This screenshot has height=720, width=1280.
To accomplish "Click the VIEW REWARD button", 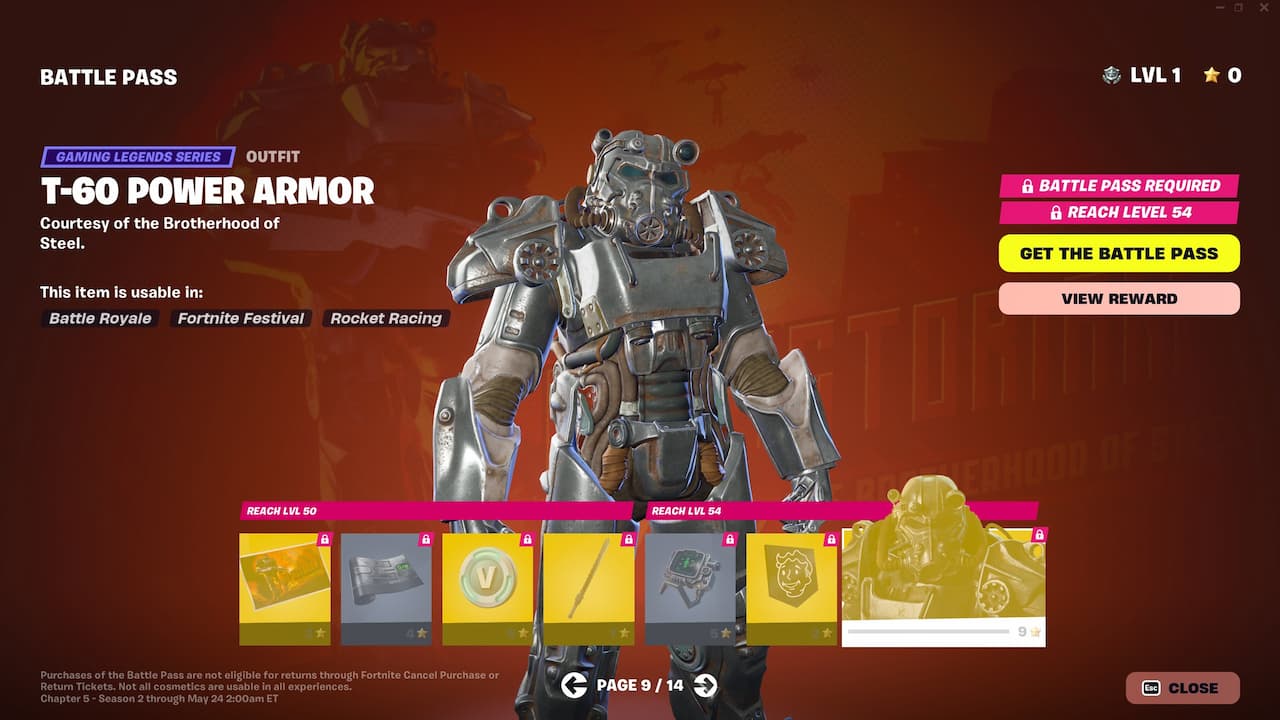I will click(x=1118, y=298).
